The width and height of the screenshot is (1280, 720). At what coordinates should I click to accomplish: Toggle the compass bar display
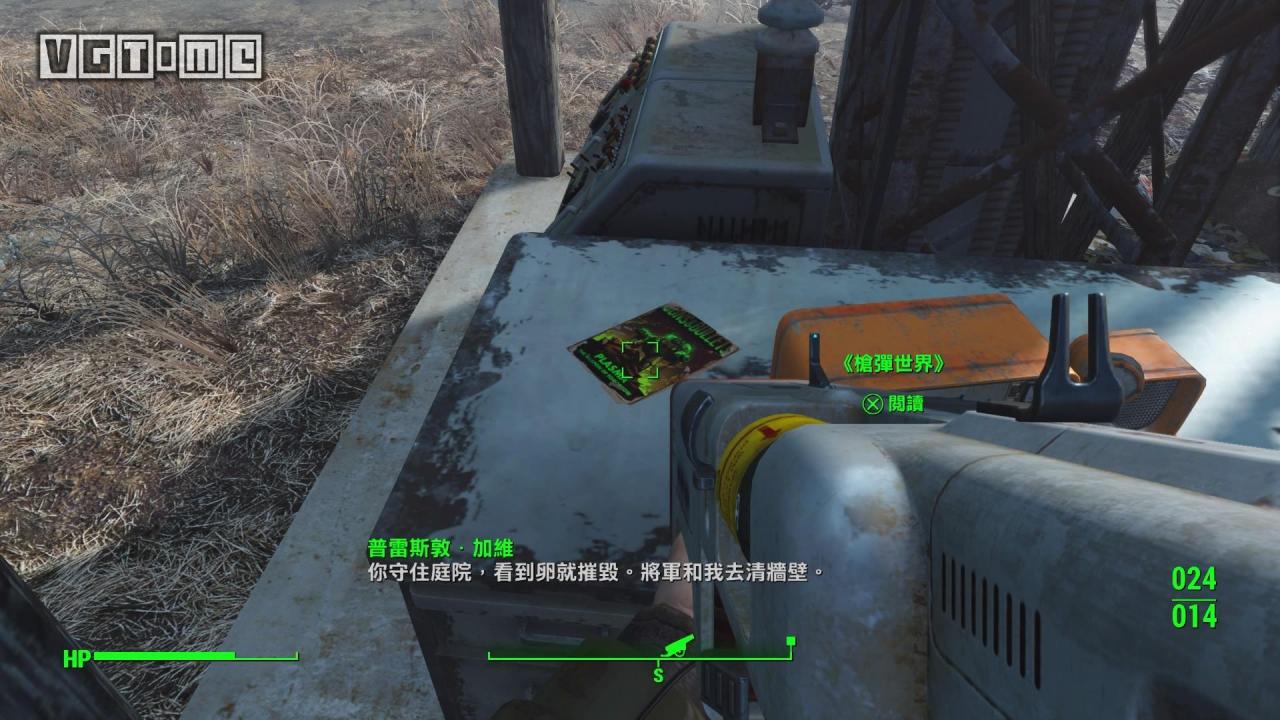pos(640,658)
